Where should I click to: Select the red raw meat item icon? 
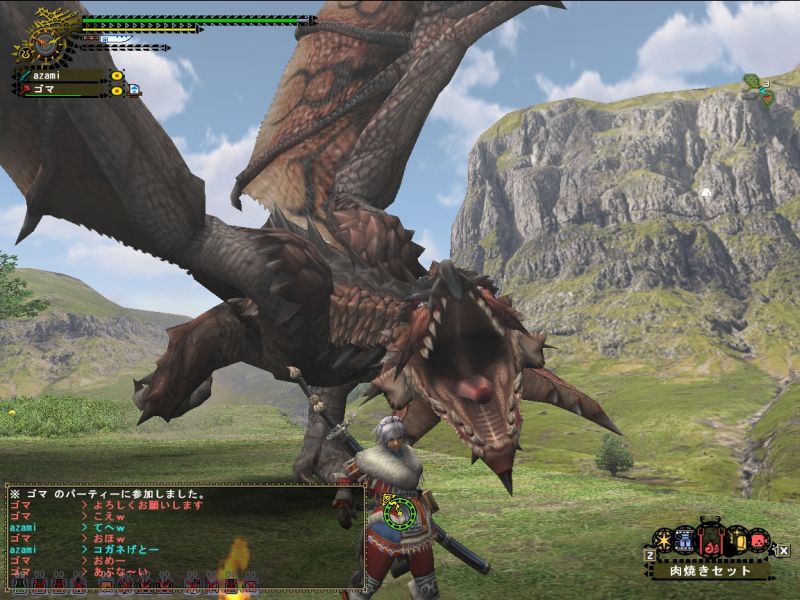[x=760, y=540]
